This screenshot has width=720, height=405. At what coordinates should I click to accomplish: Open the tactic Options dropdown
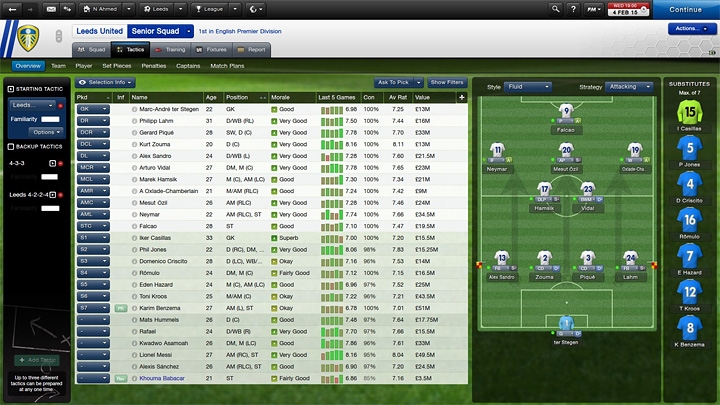[44, 131]
